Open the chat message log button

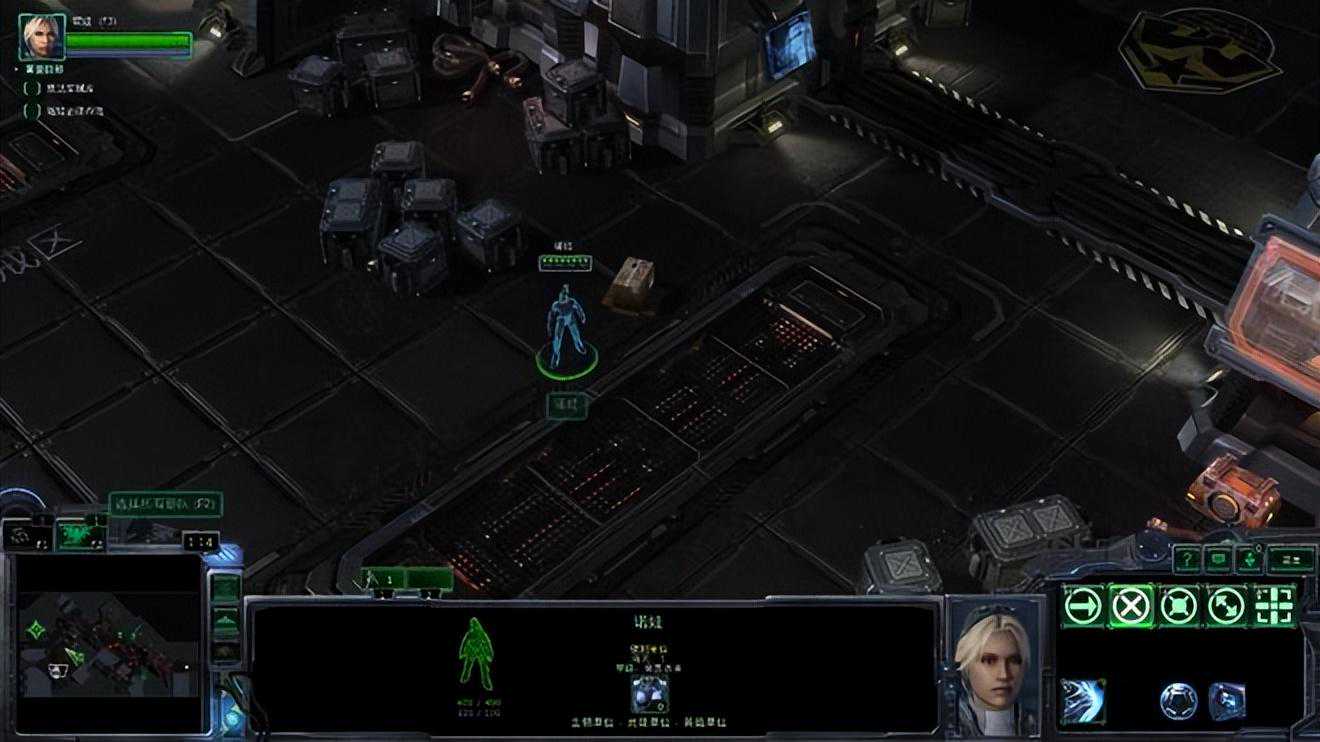coord(1217,559)
